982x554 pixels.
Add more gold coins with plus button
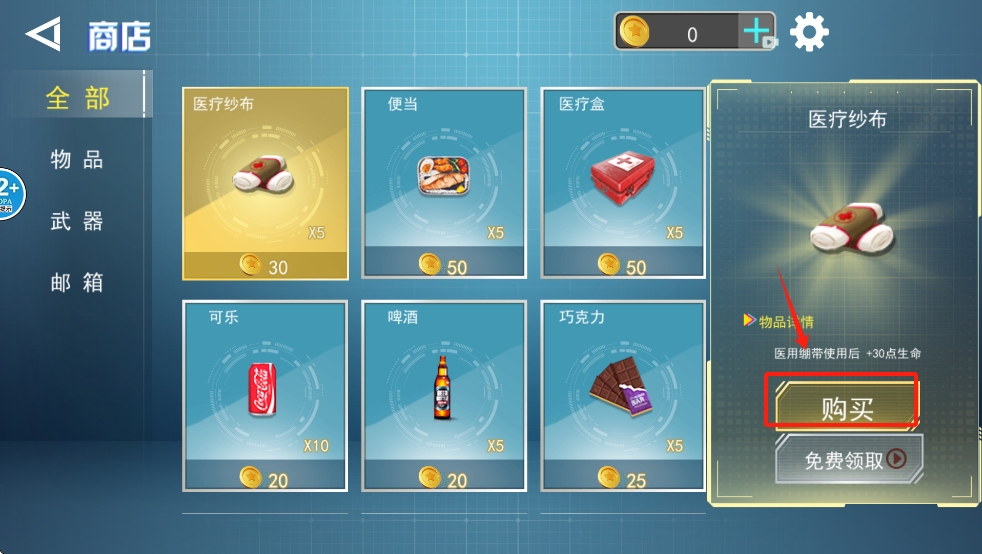(x=757, y=33)
